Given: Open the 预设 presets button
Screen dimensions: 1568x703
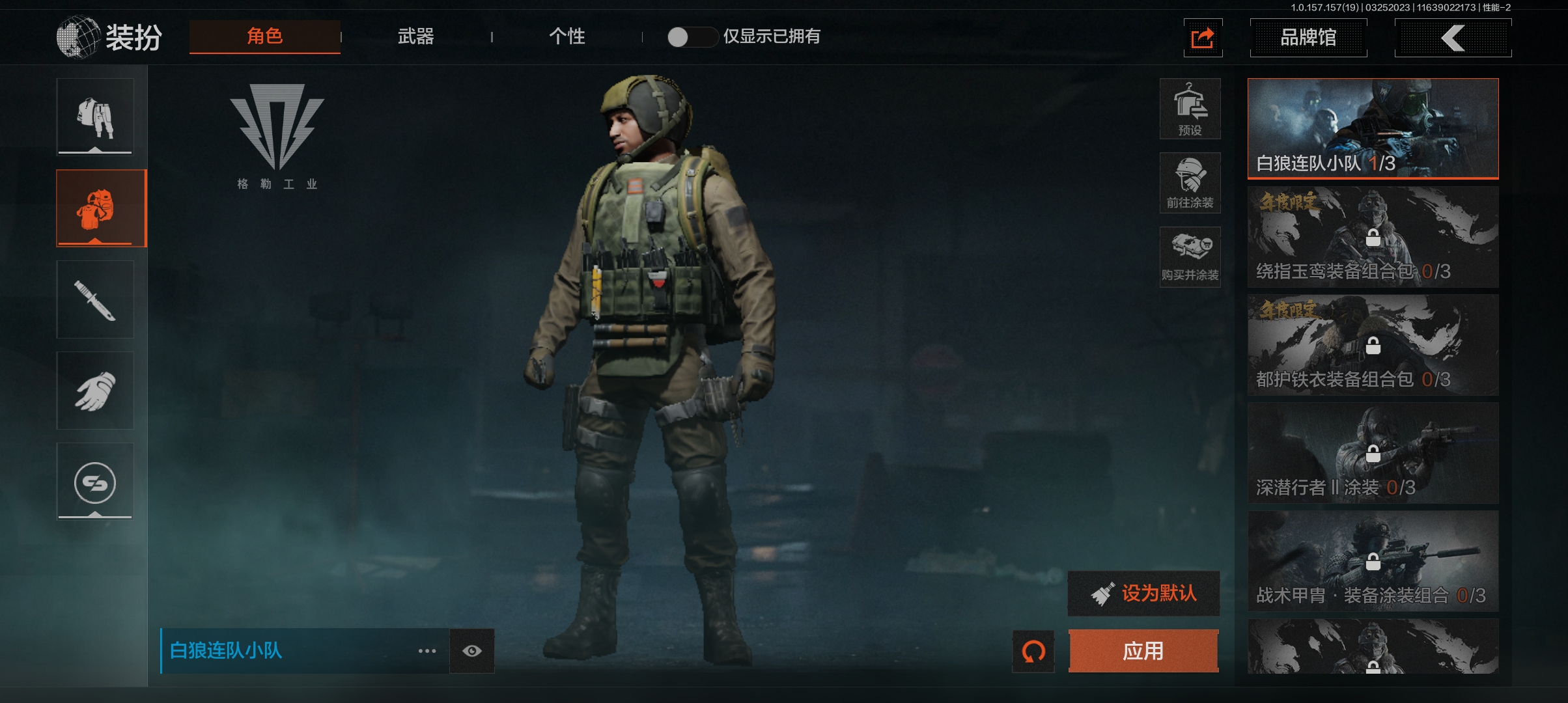Looking at the screenshot, I should pyautogui.click(x=1190, y=109).
